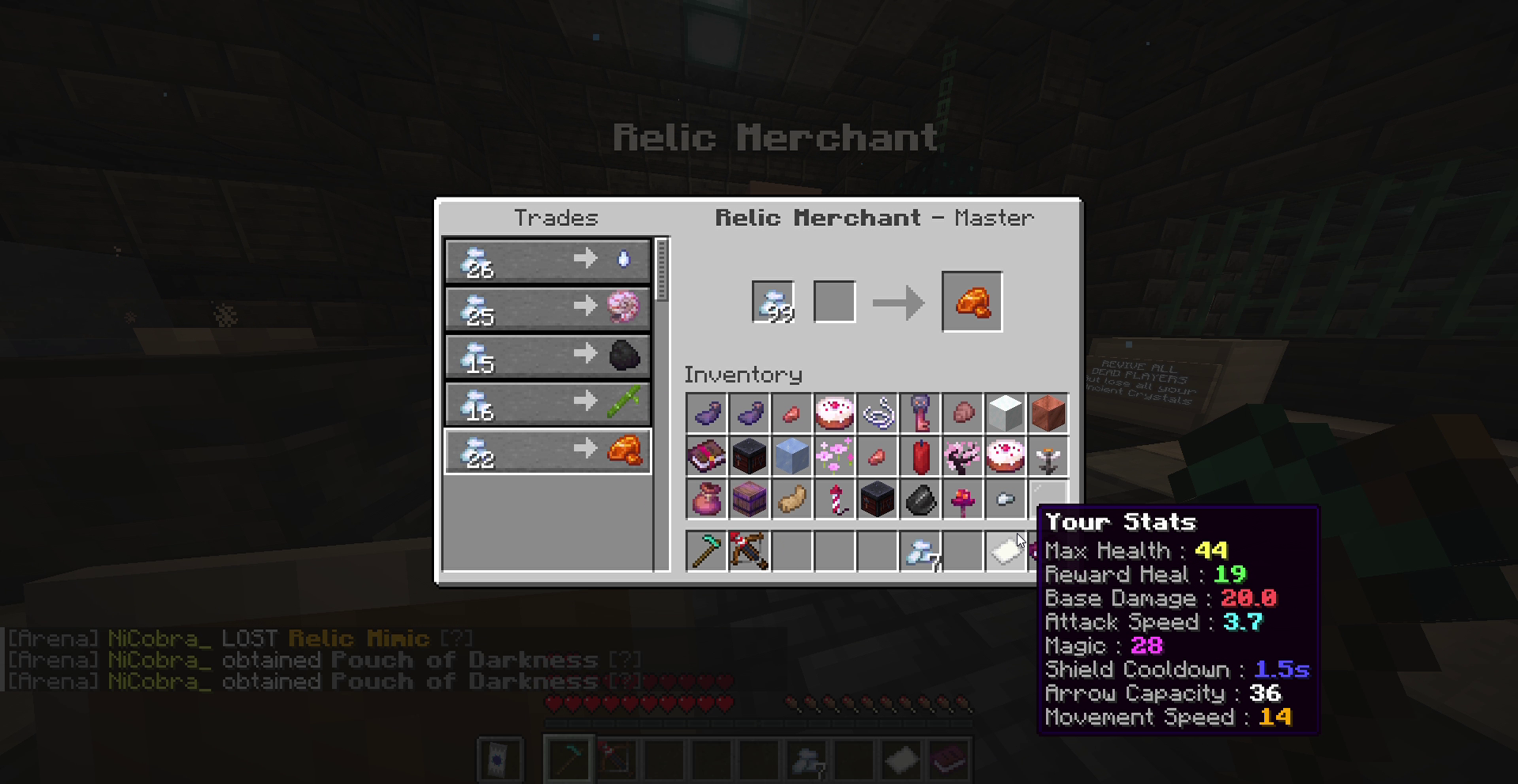Select the pink pouch in the inventory
1518x784 pixels.
tap(706, 499)
